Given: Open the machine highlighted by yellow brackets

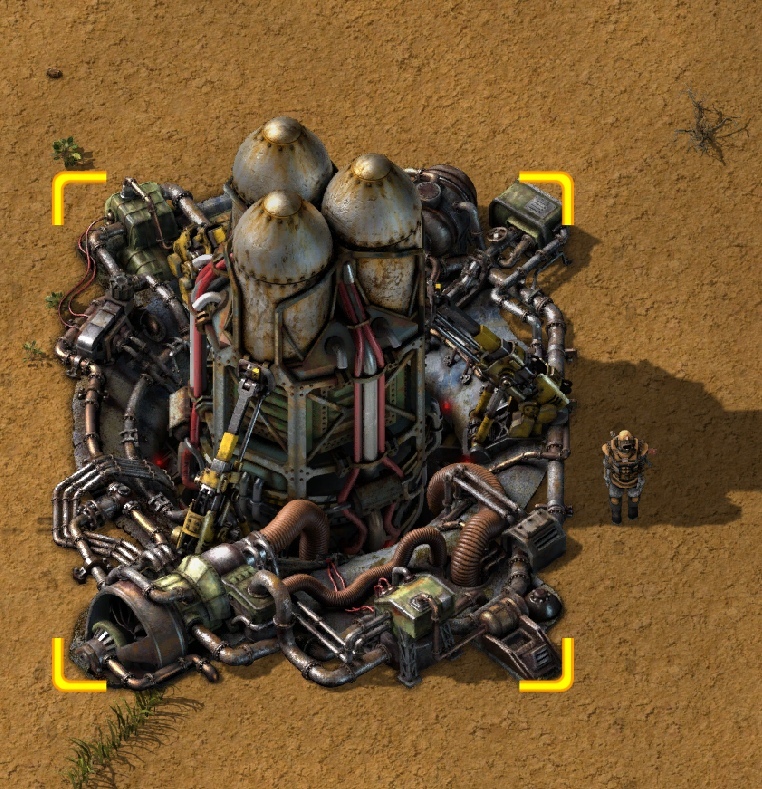Looking at the screenshot, I should 312,430.
